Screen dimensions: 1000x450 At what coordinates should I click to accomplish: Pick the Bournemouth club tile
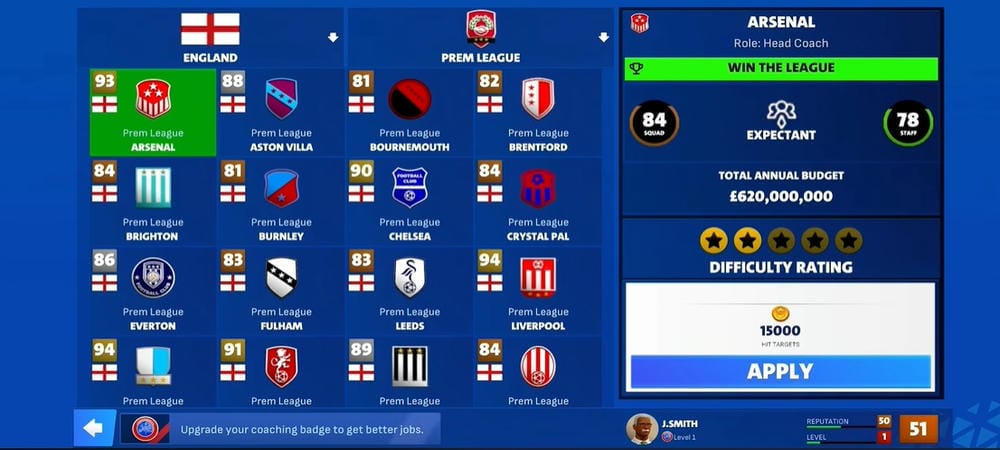409,112
